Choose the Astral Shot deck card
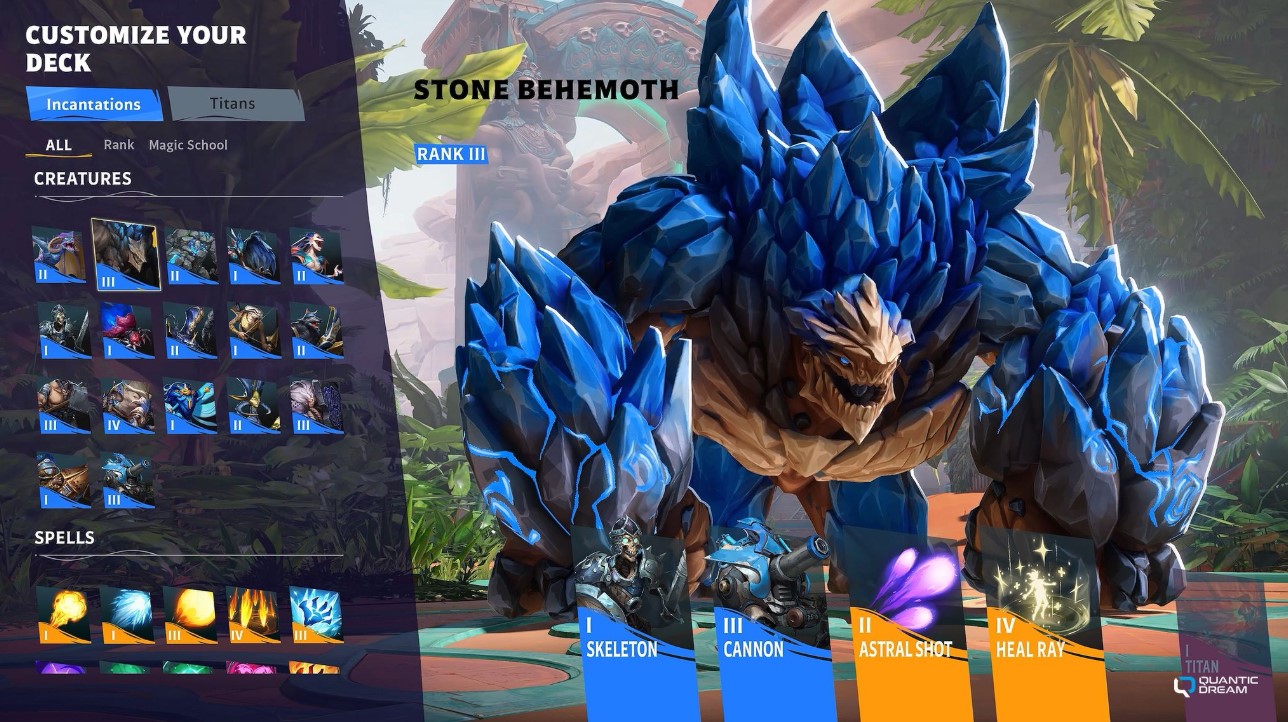 coord(905,620)
